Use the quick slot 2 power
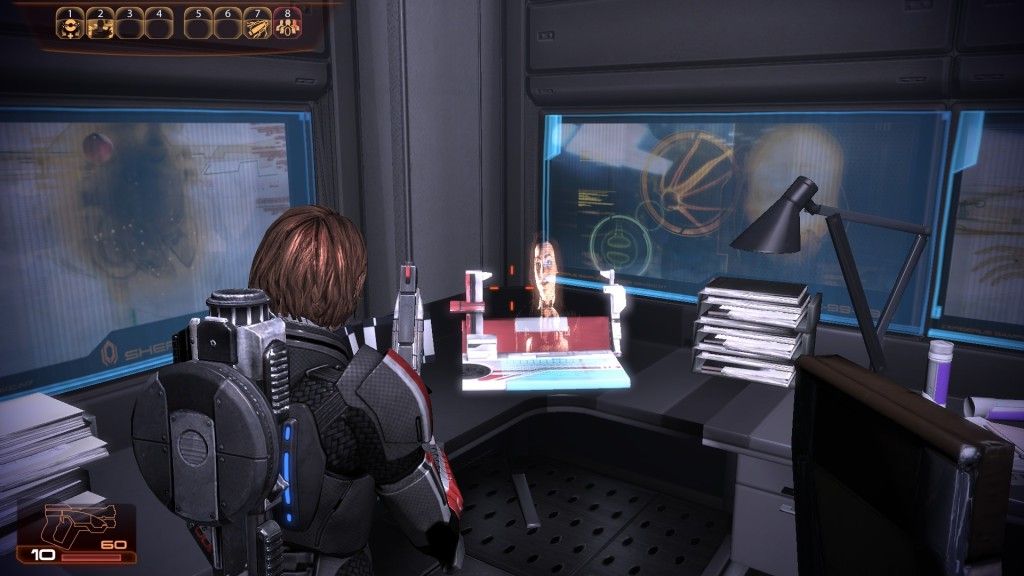Image resolution: width=1024 pixels, height=576 pixels. [99, 26]
